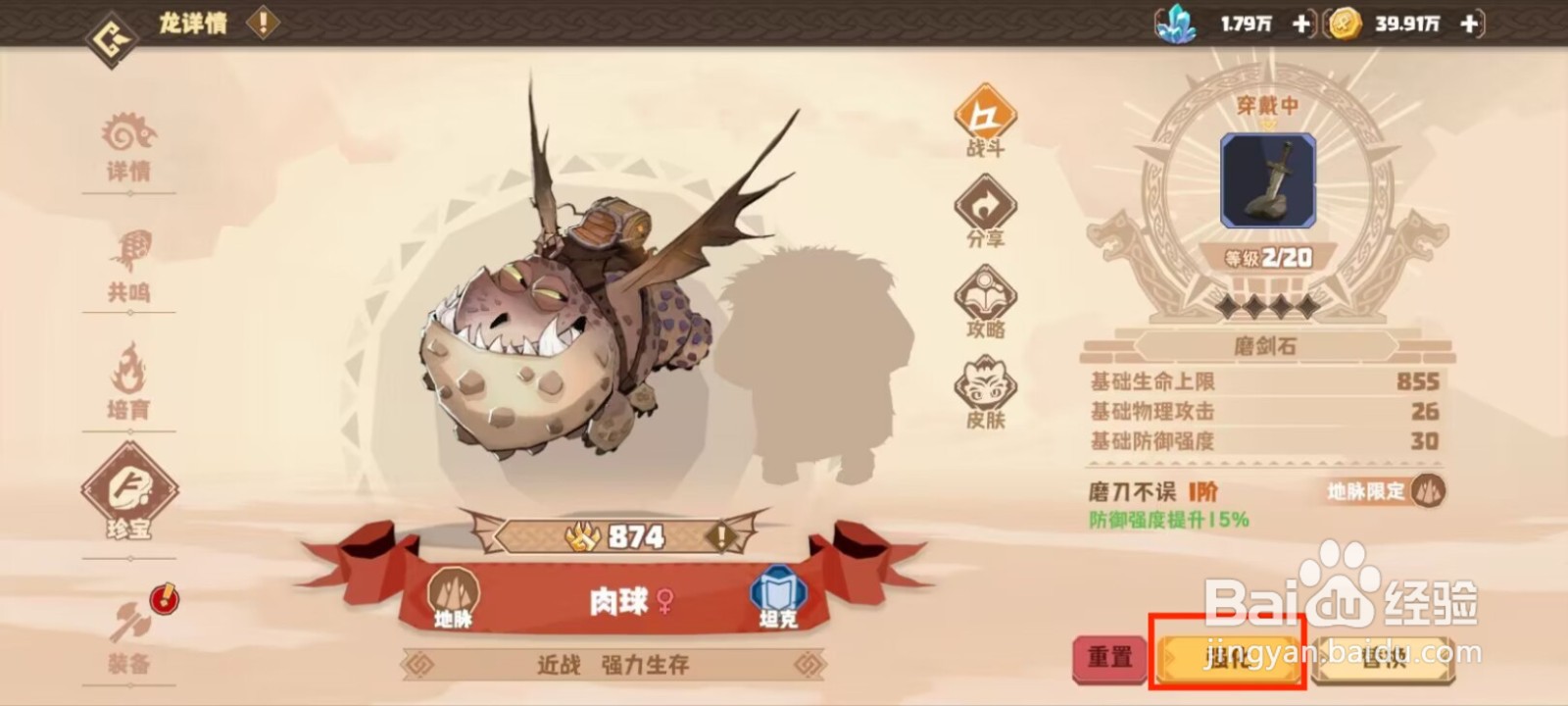Toggle the 地脉限定 restriction badge

[x=1386, y=495]
